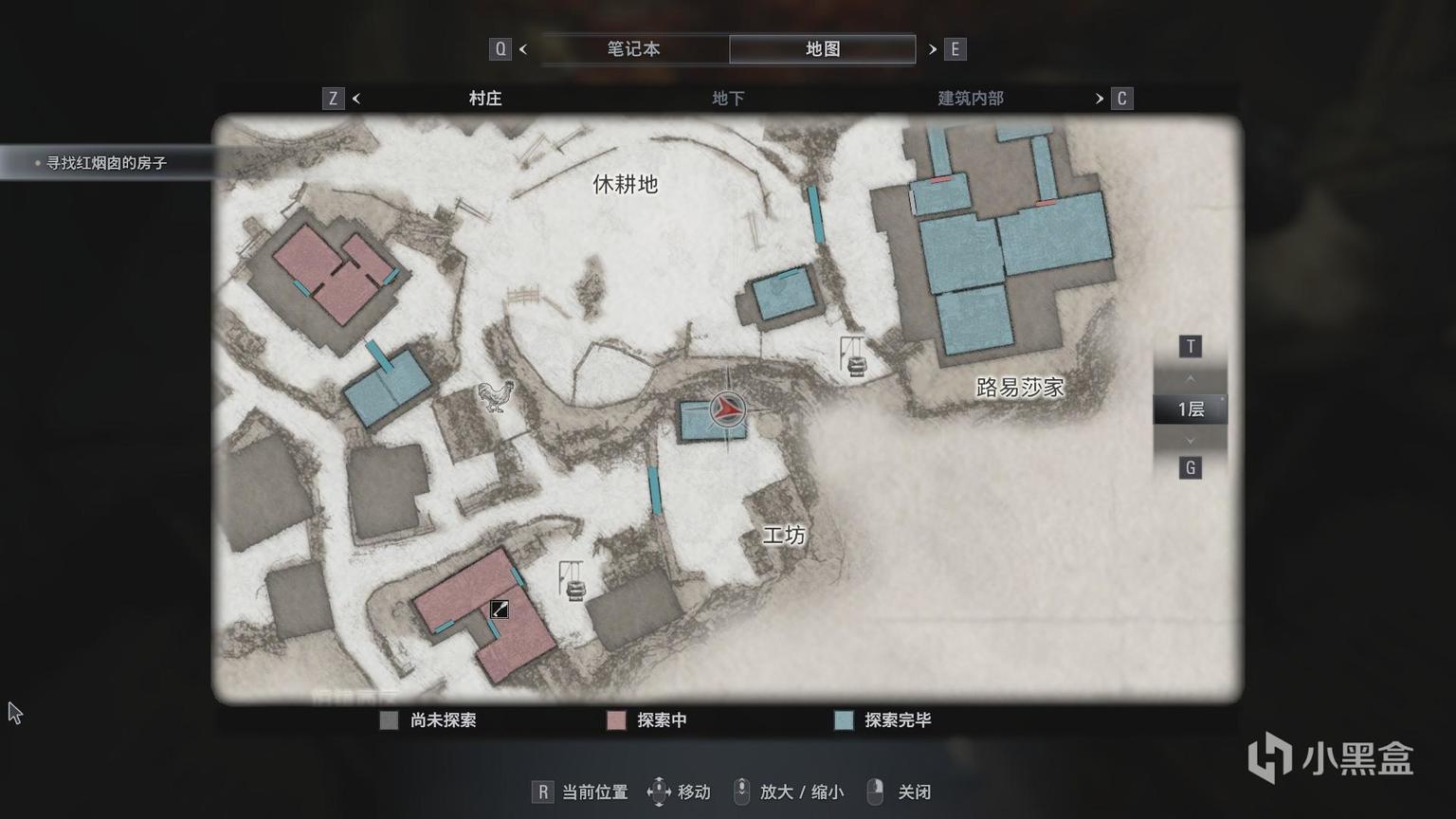The width and height of the screenshot is (1456, 819).
Task: Select the black square marker on red house
Action: [x=500, y=610]
